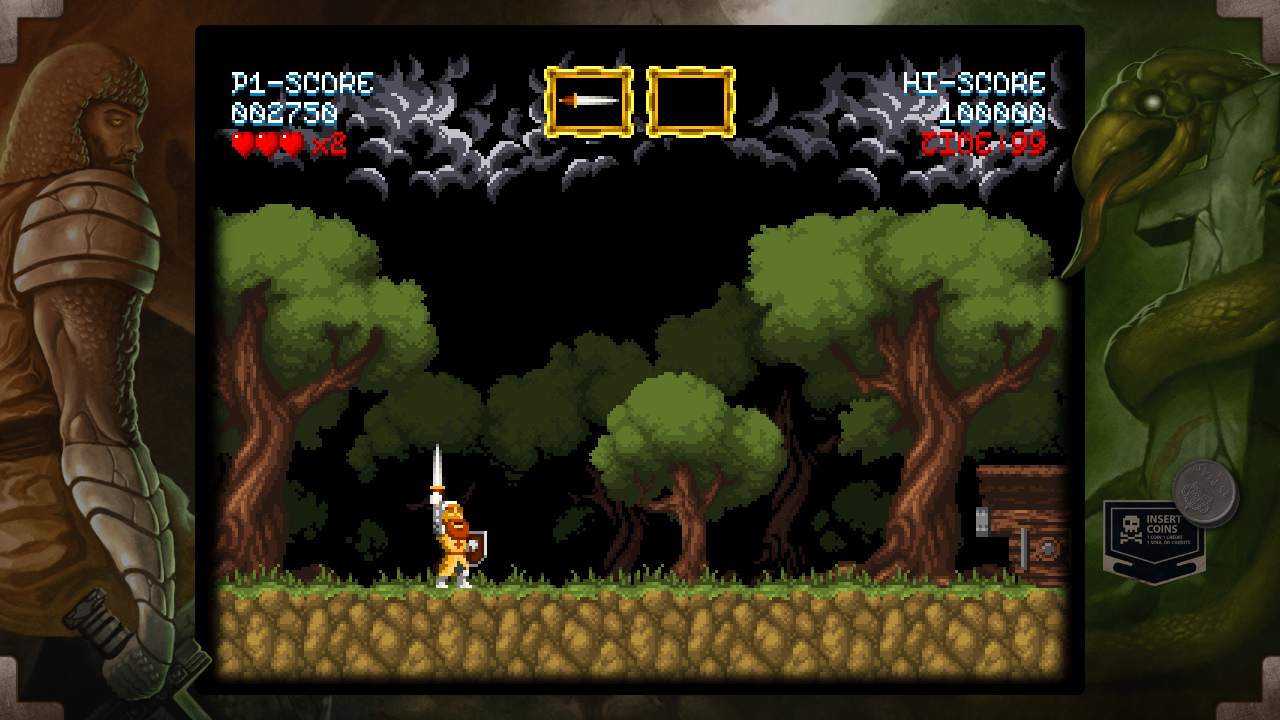Expand the second golden item frame
Screen dimensions: 1280x720
(x=692, y=101)
